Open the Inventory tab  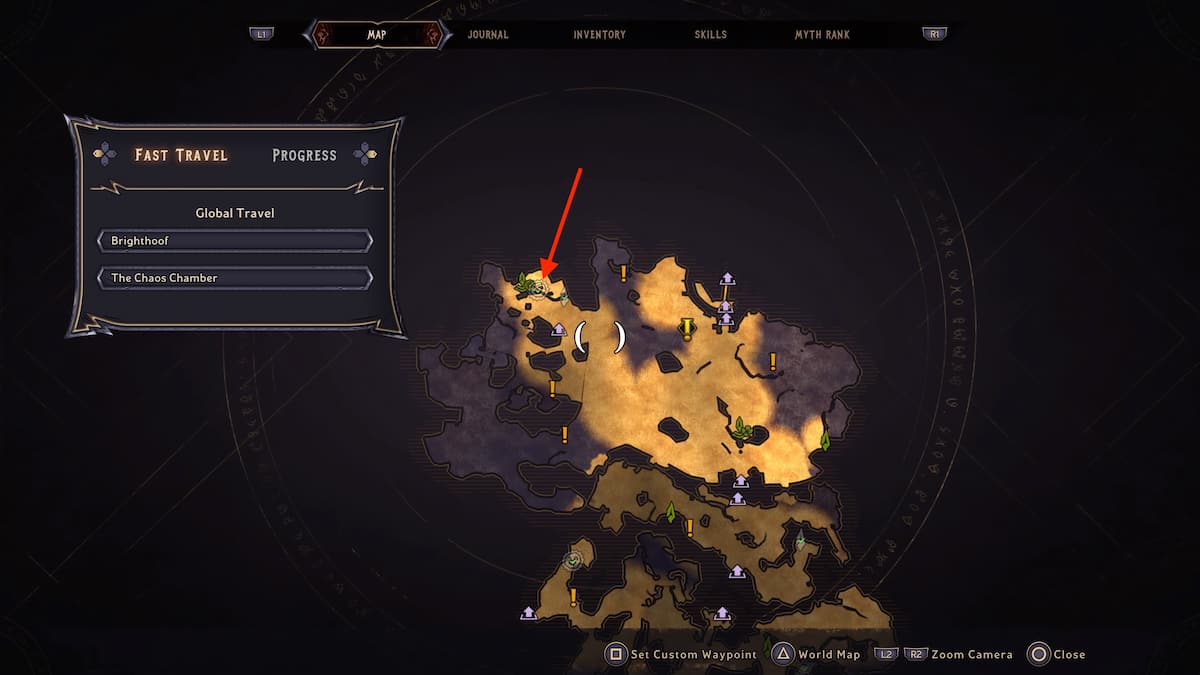click(599, 34)
